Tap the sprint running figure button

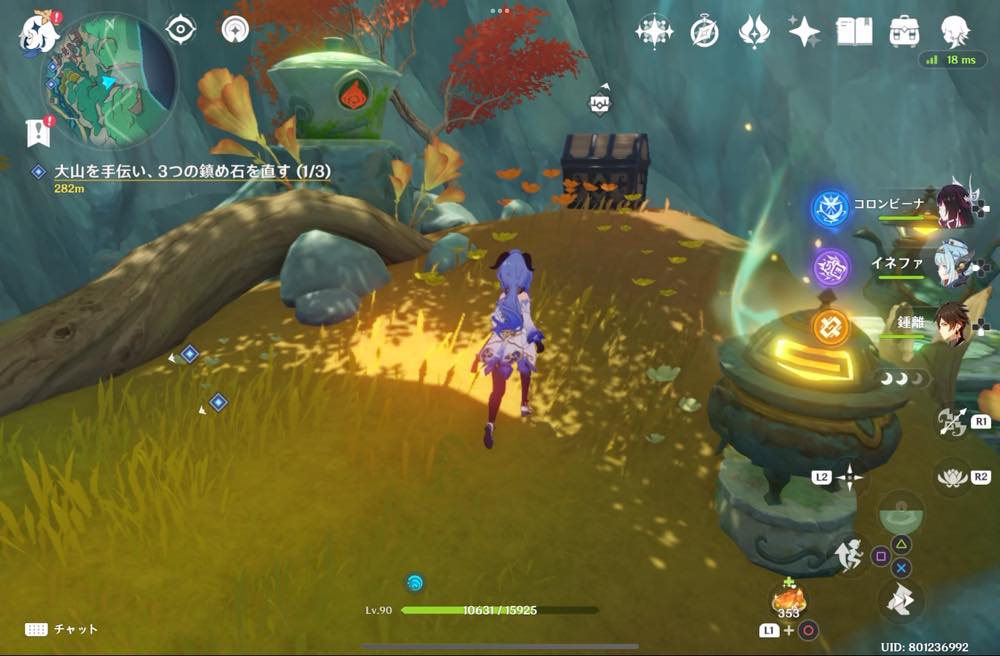pyautogui.click(x=850, y=556)
